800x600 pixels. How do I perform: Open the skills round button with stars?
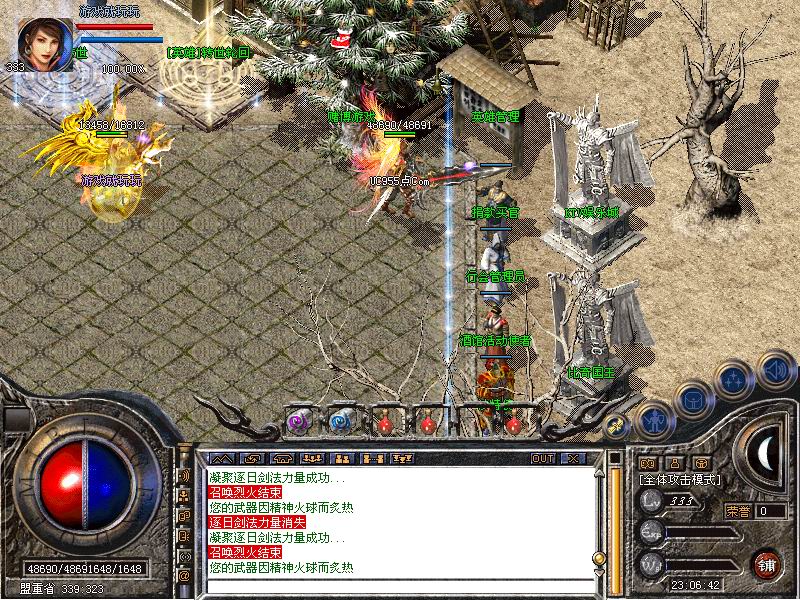pyautogui.click(x=735, y=379)
